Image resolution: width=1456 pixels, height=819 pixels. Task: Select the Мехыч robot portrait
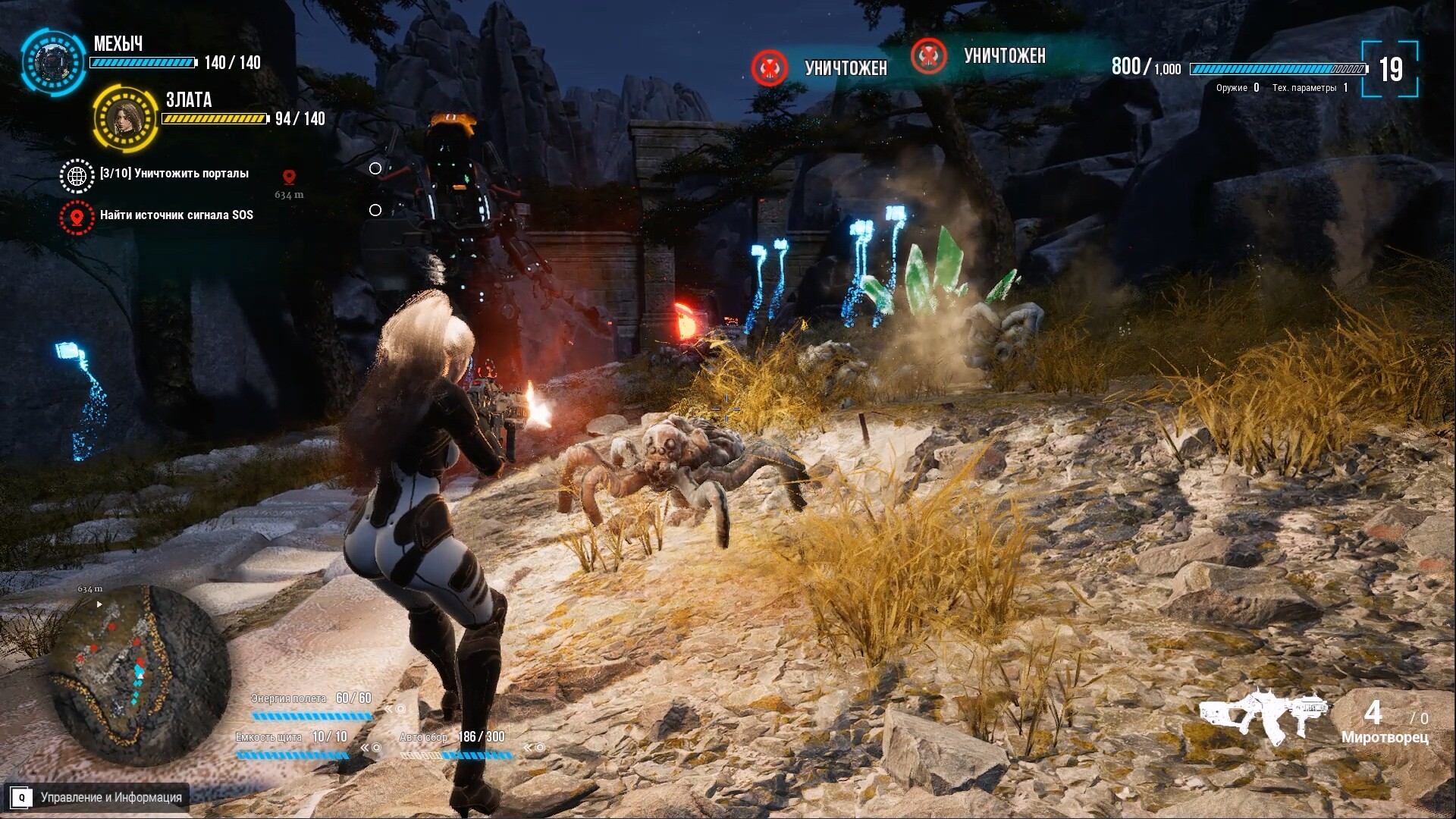52,61
